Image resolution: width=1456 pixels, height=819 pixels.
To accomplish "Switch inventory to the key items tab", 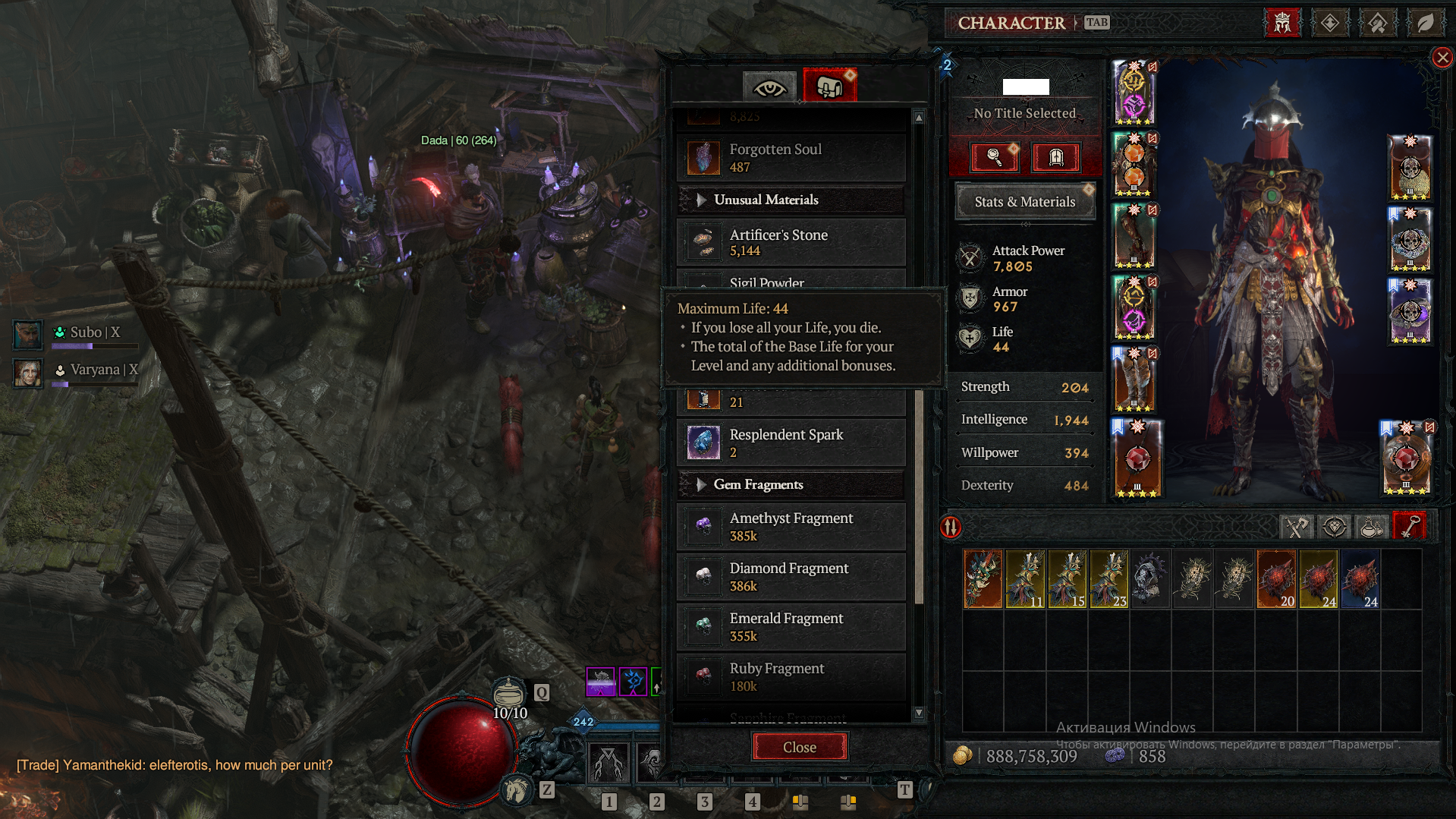I will (1409, 527).
